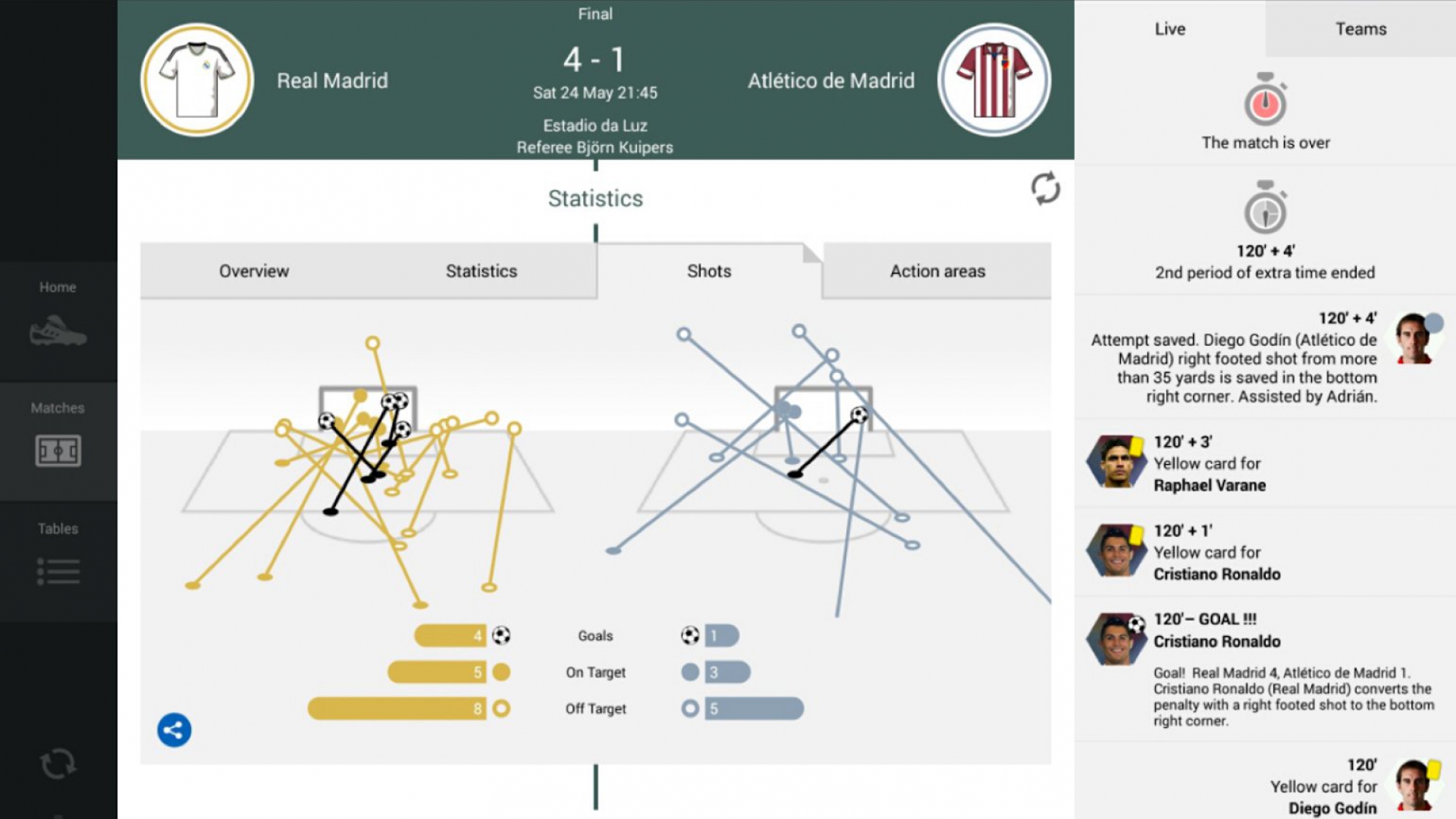Open the Statistics tab
The width and height of the screenshot is (1456, 819).
coord(481,271)
